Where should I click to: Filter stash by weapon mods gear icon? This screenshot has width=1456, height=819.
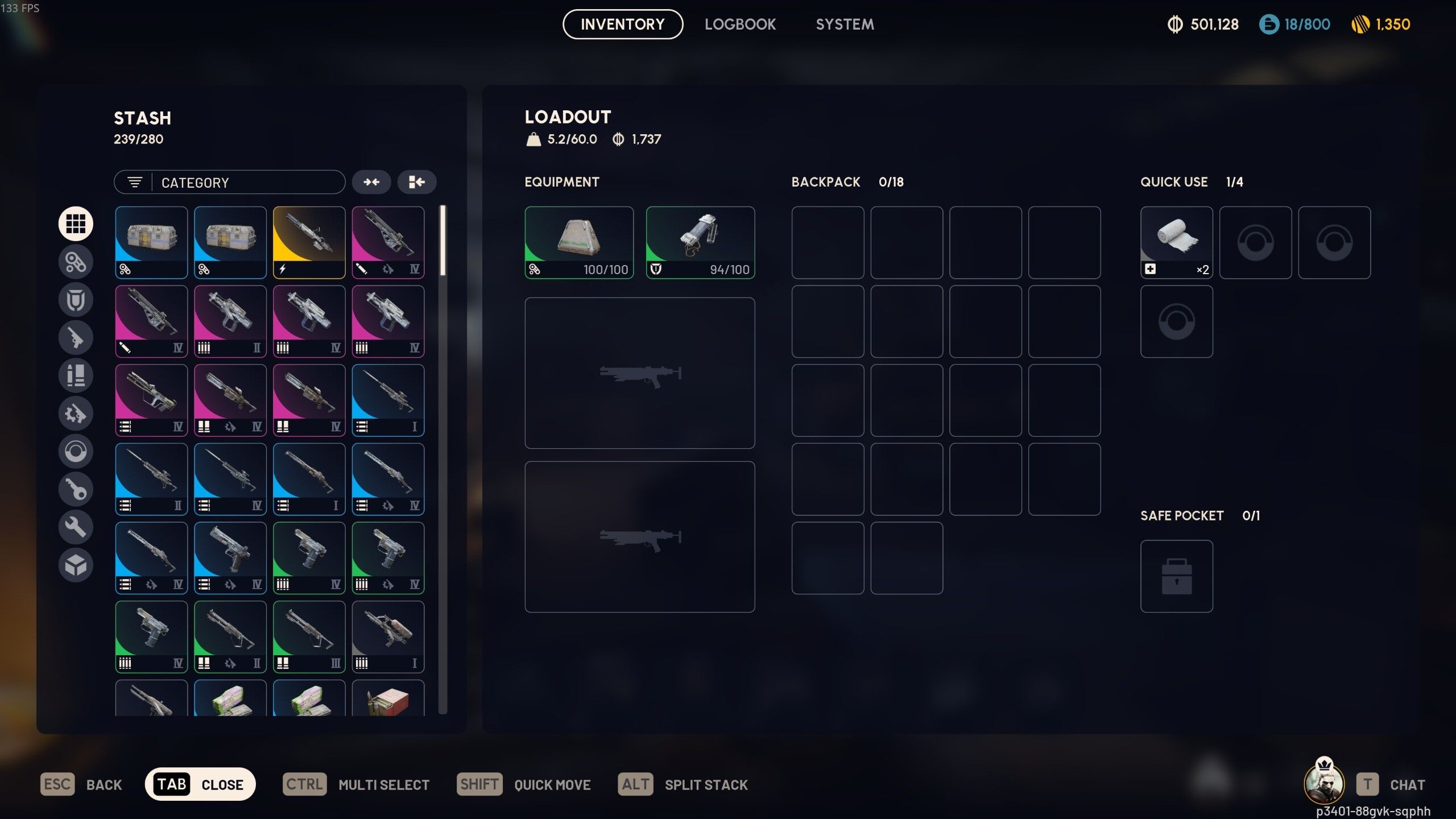point(76,413)
